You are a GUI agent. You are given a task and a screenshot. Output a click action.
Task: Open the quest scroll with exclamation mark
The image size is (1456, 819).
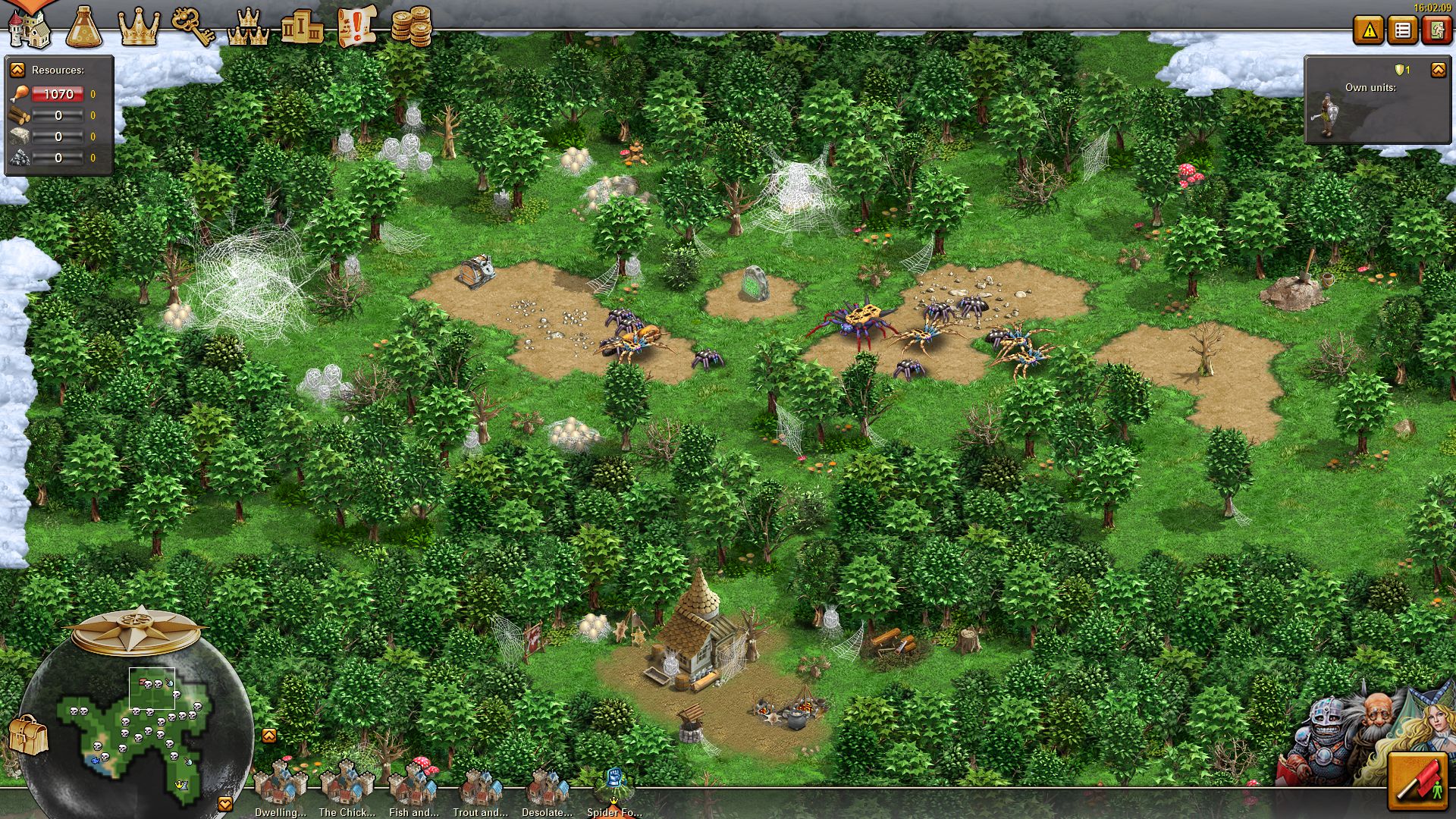356,27
